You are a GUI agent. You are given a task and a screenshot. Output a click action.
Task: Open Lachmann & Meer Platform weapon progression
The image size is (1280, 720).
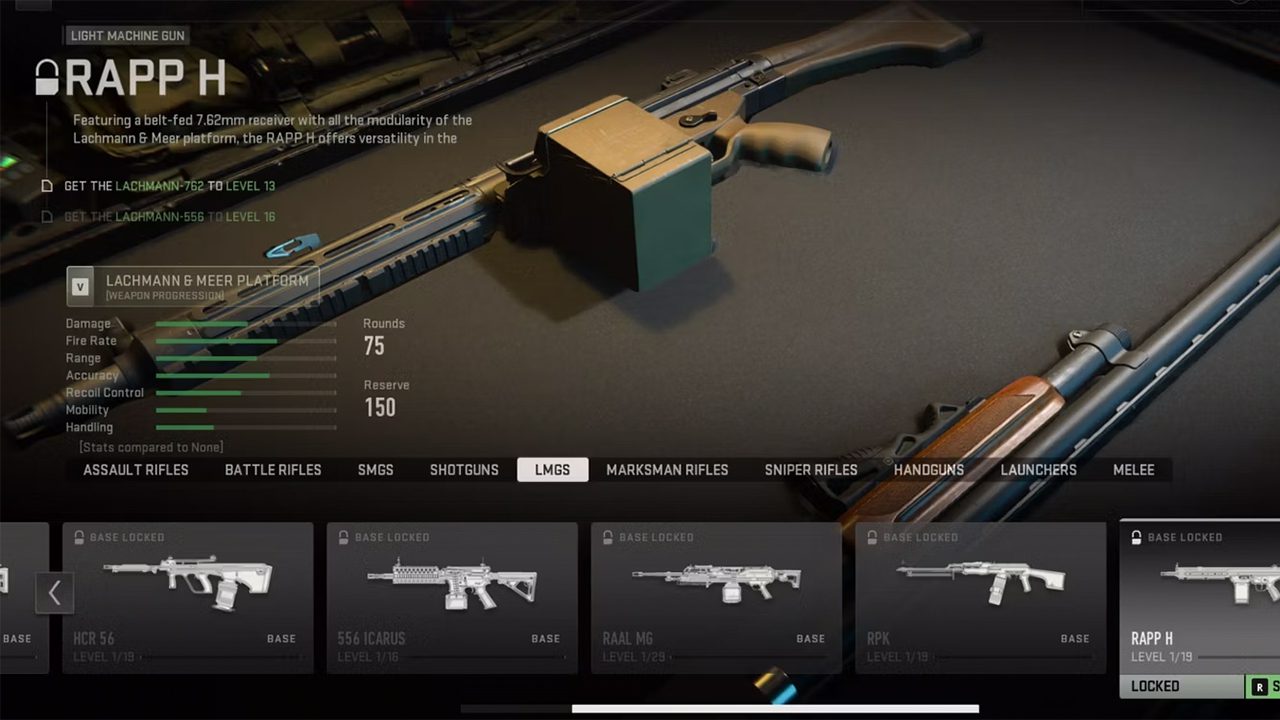click(193, 286)
